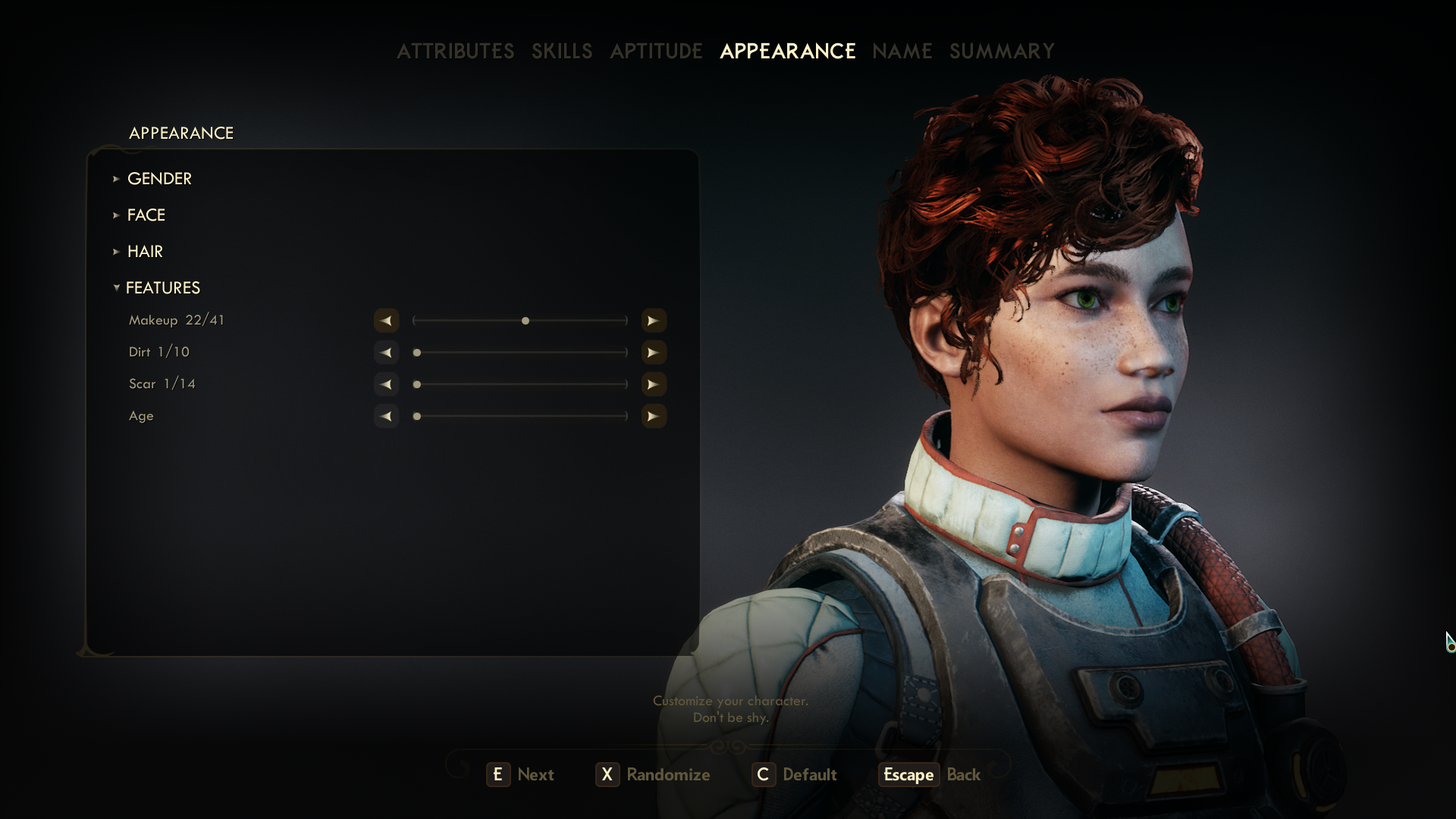Expand the Face section
1456x819 pixels.
146,215
